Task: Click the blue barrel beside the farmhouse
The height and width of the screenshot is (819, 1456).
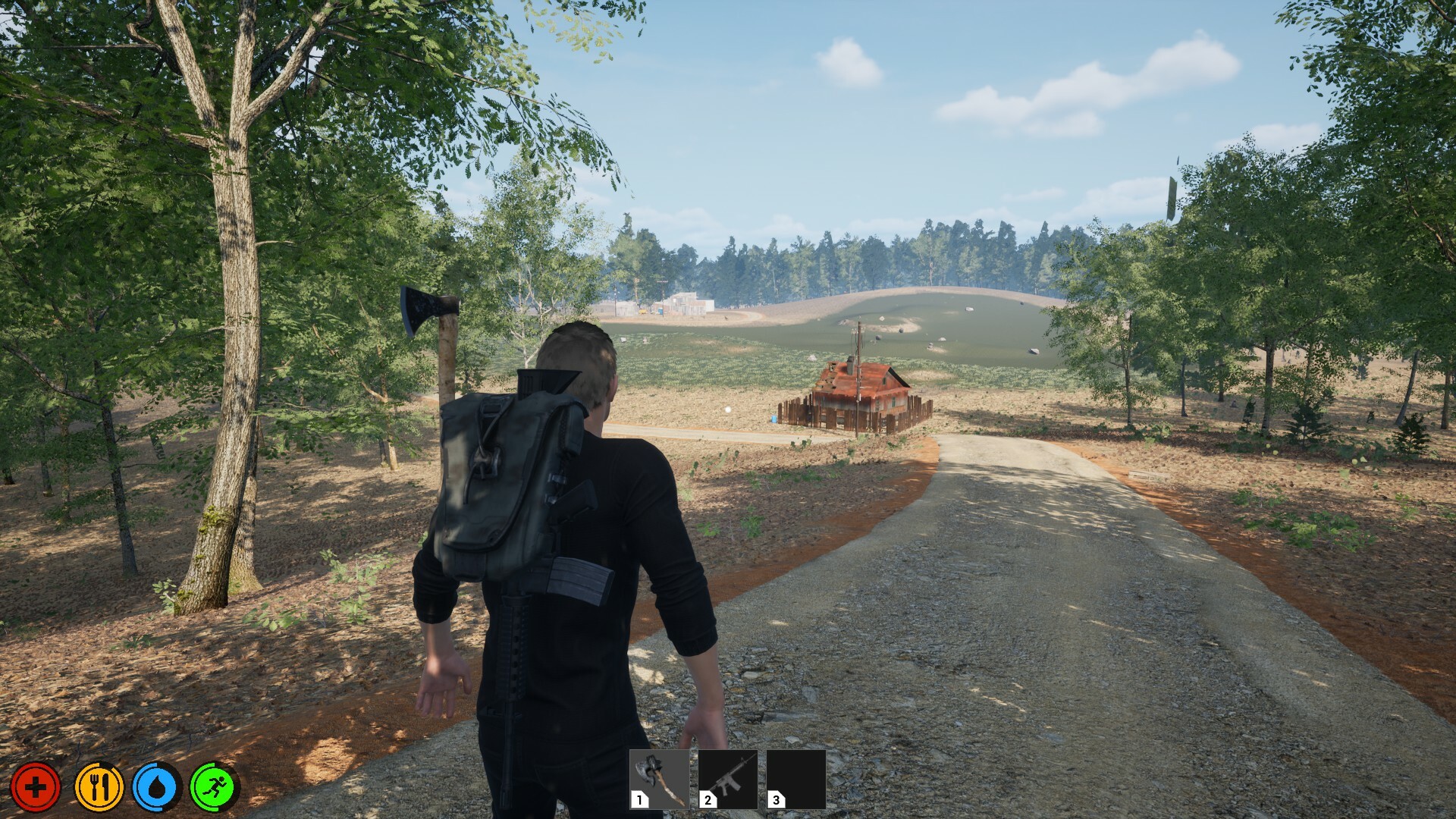Action: (773, 420)
